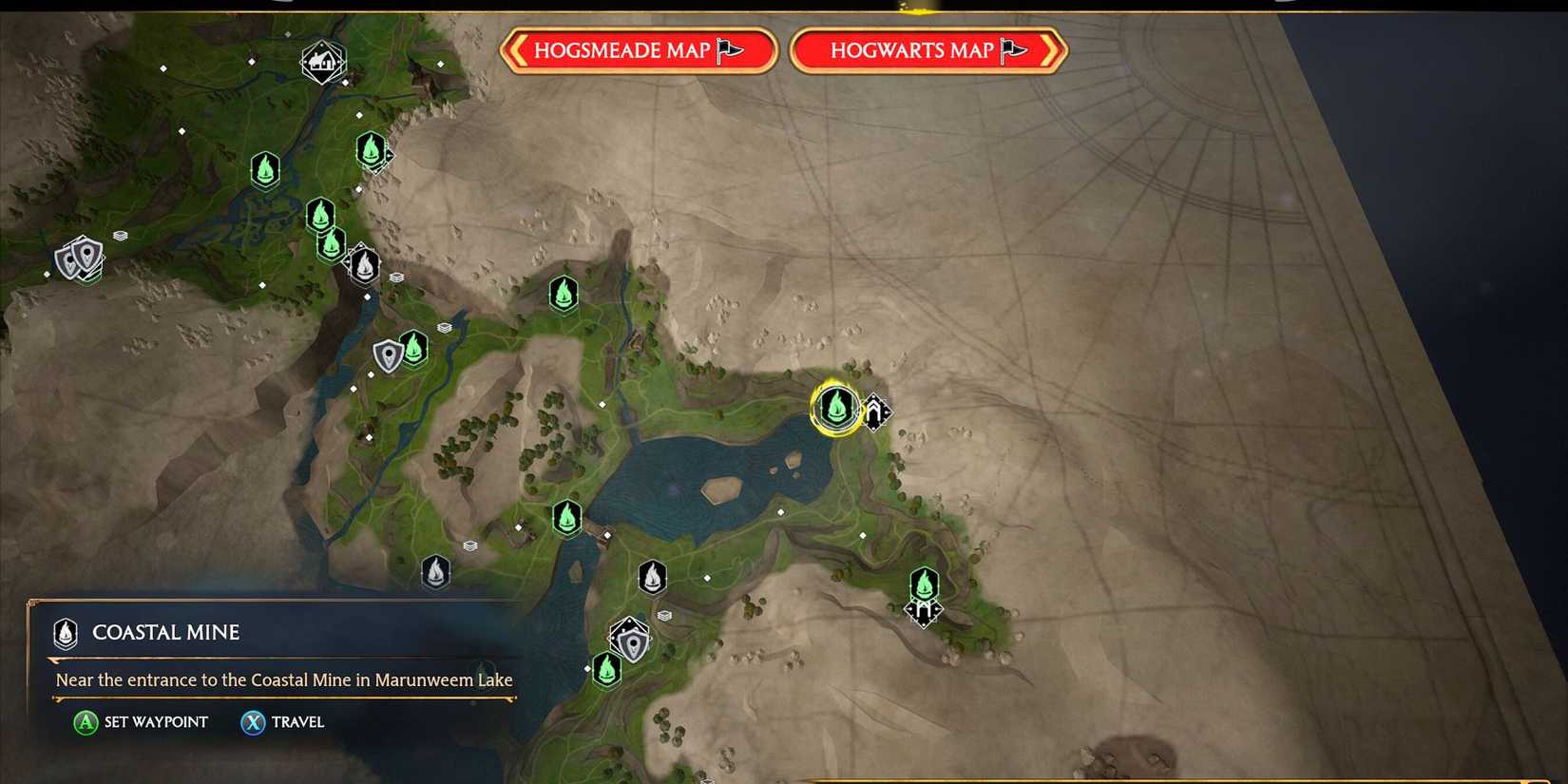Select the dark Floo Flame south of the lake
Viewport: 1568px width, 784px height.
coord(652,577)
